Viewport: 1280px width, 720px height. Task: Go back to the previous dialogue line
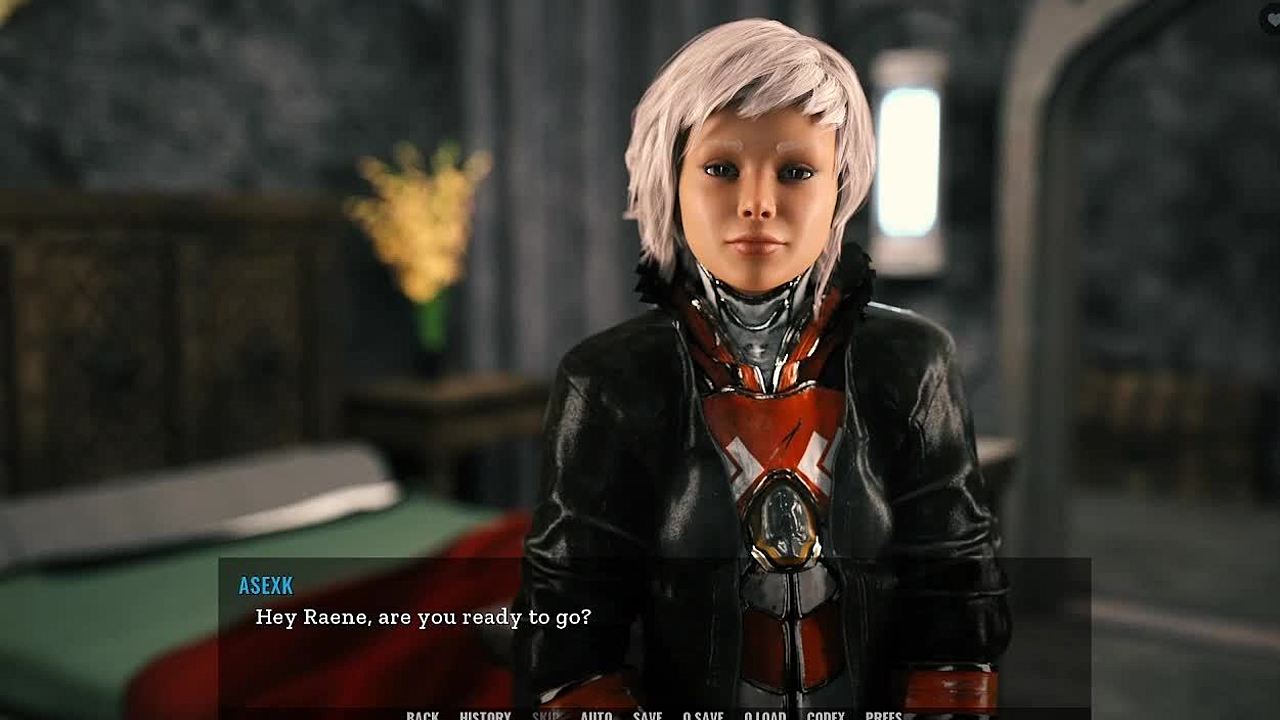click(x=422, y=715)
